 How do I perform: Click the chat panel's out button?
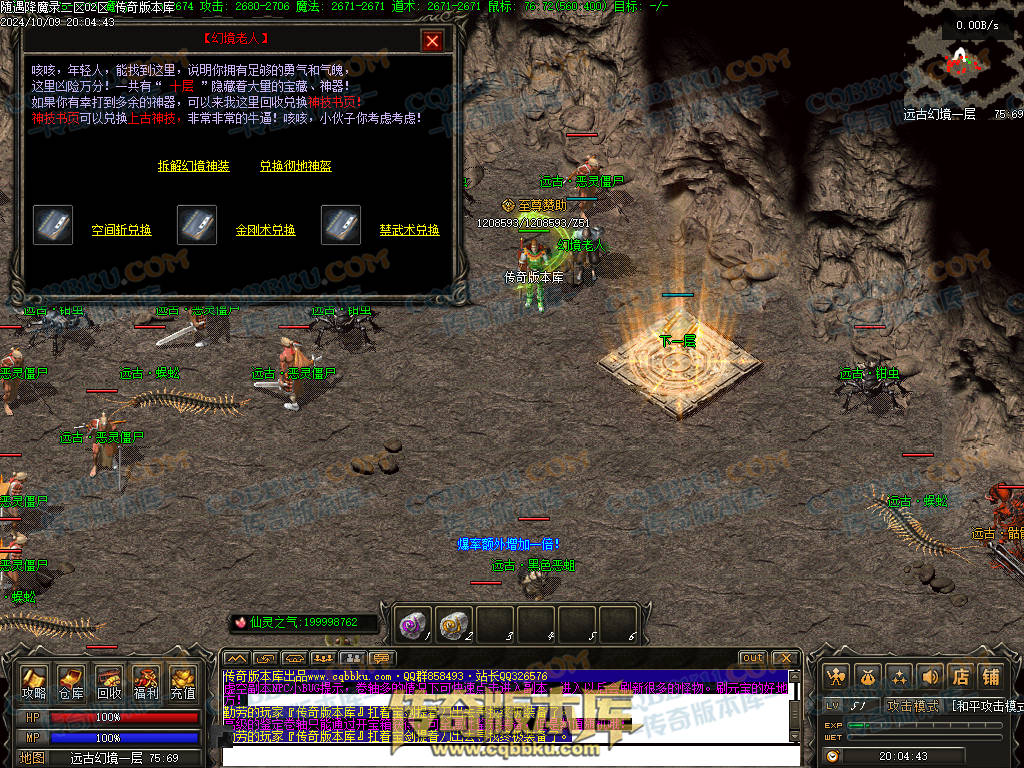pos(752,658)
